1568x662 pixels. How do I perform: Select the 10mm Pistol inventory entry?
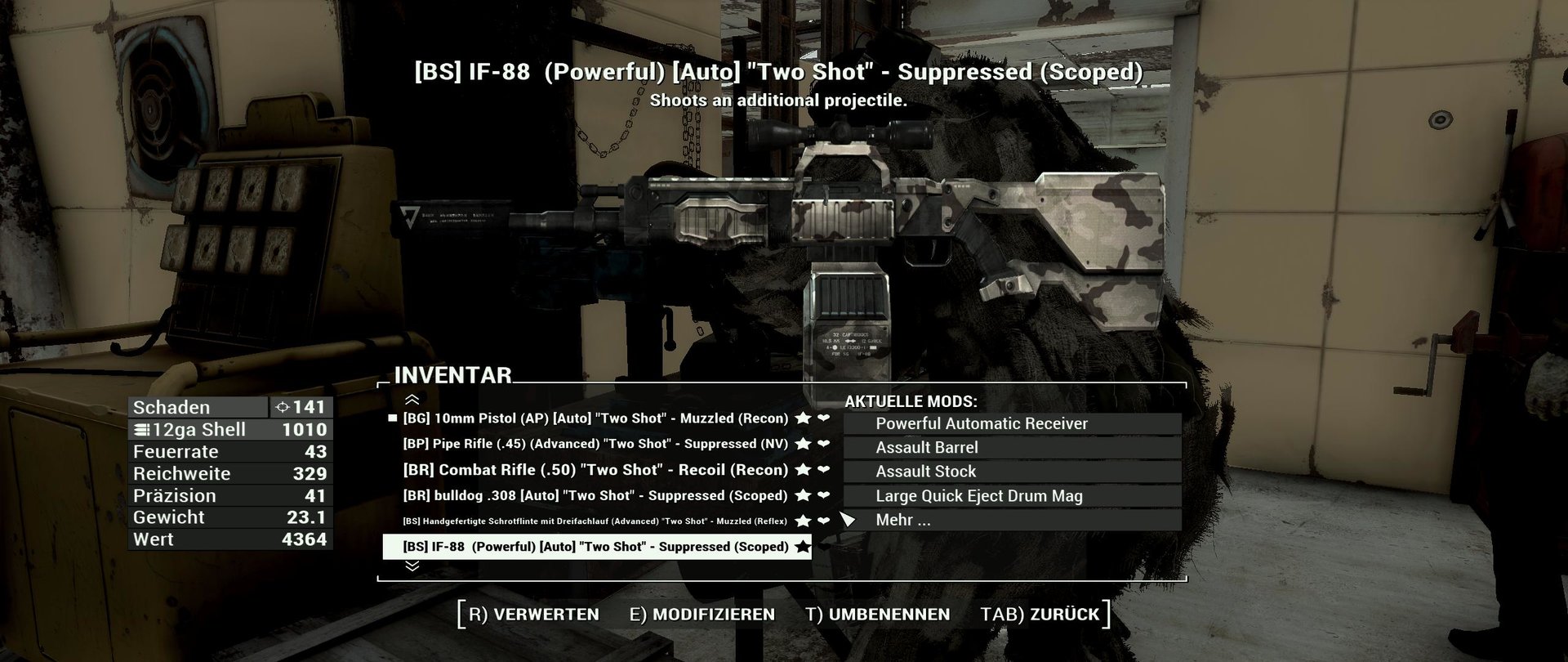[x=595, y=418]
